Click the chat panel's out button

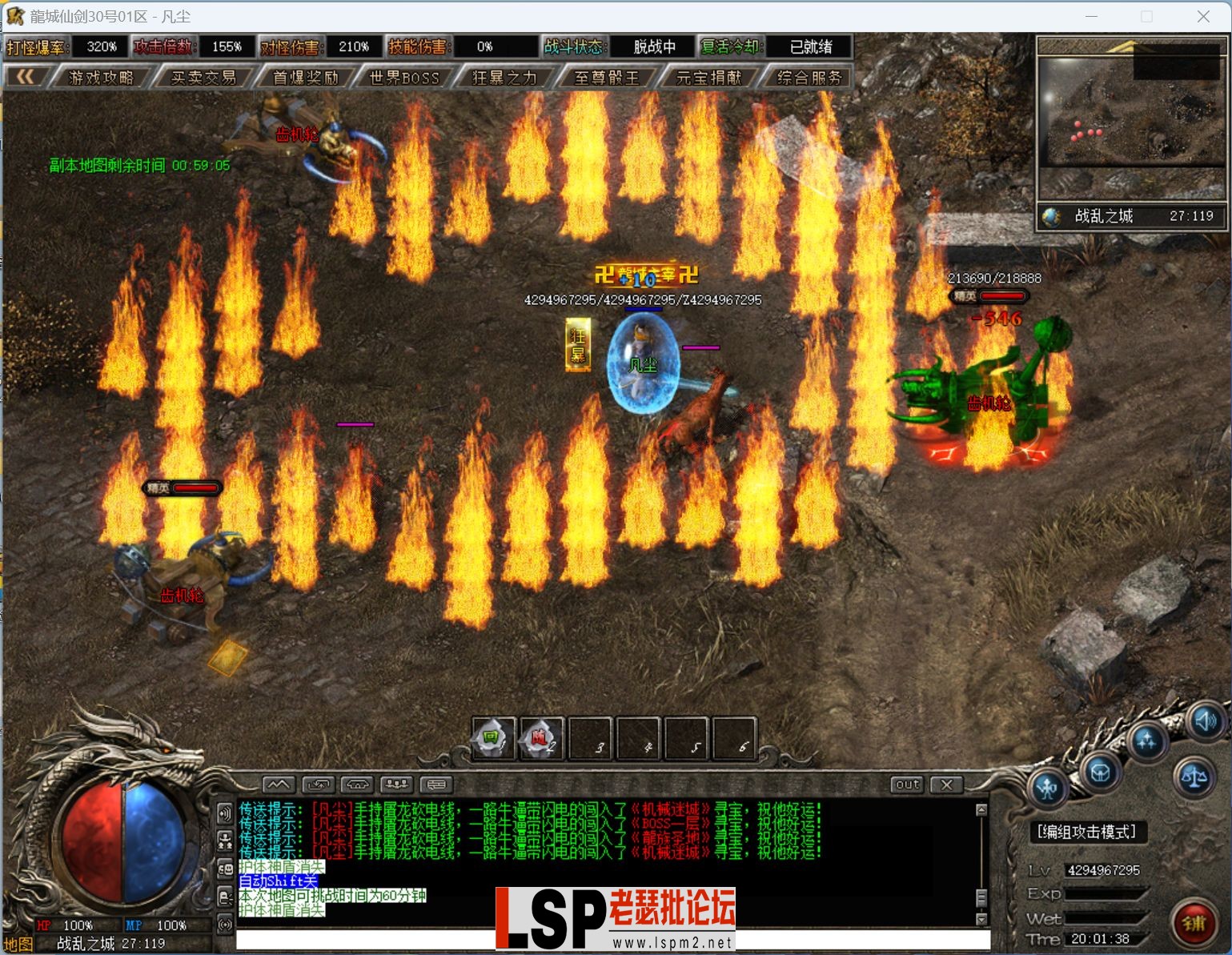click(907, 784)
